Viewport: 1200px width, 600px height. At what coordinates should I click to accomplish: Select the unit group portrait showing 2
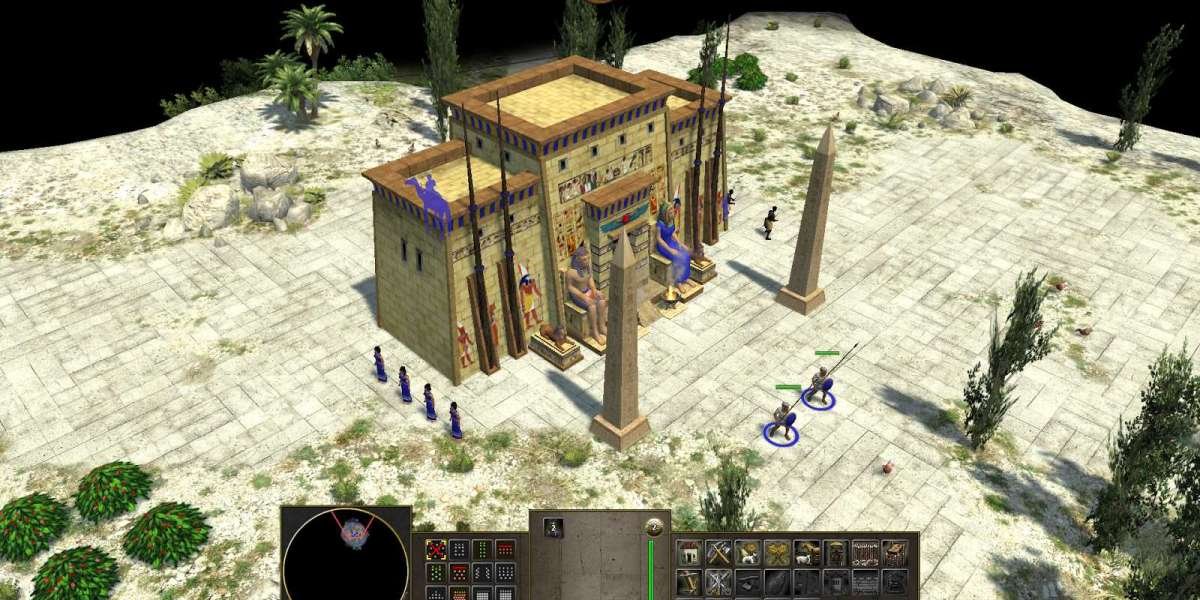(553, 527)
